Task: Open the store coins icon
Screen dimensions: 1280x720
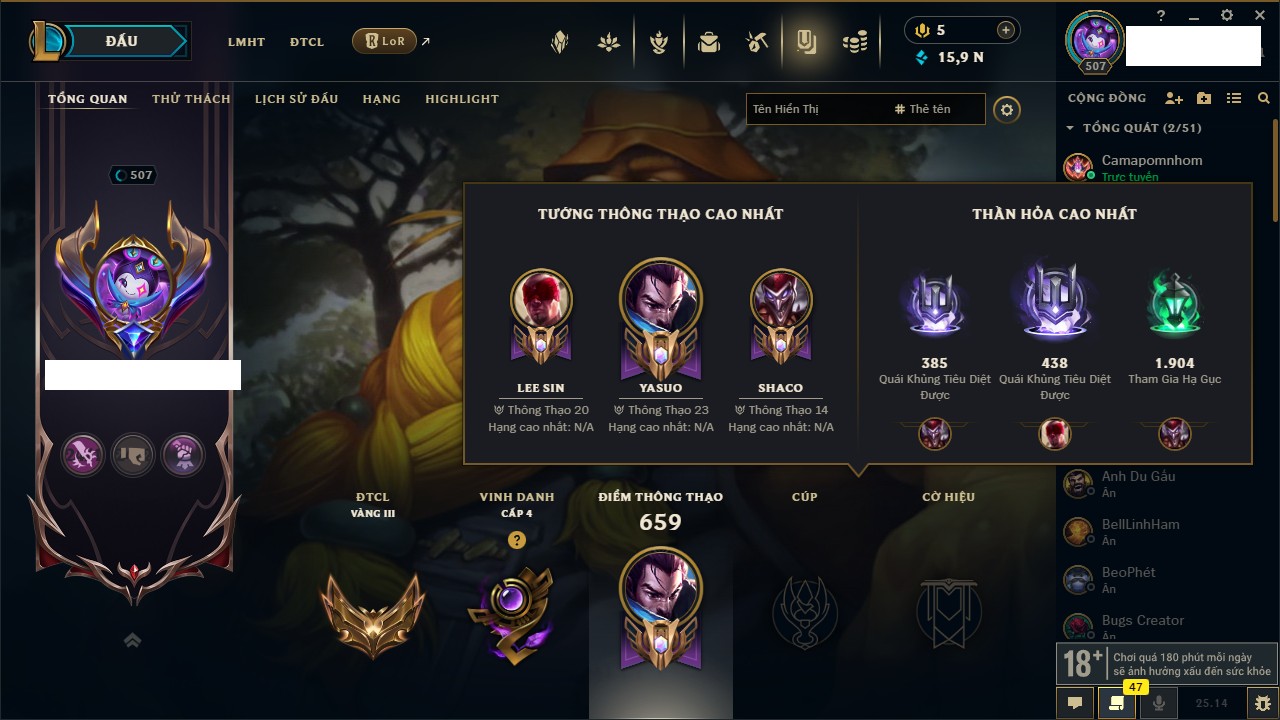Action: coord(854,42)
